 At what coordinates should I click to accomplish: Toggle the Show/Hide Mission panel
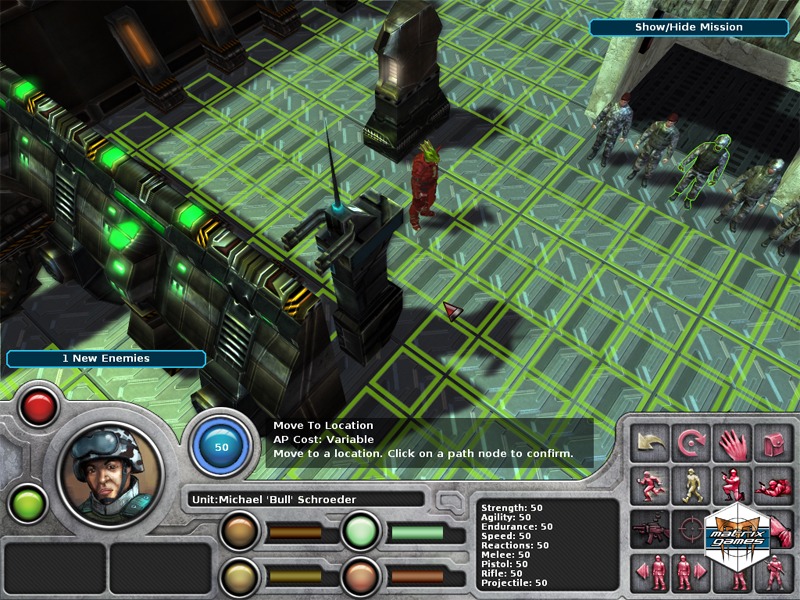(x=689, y=27)
